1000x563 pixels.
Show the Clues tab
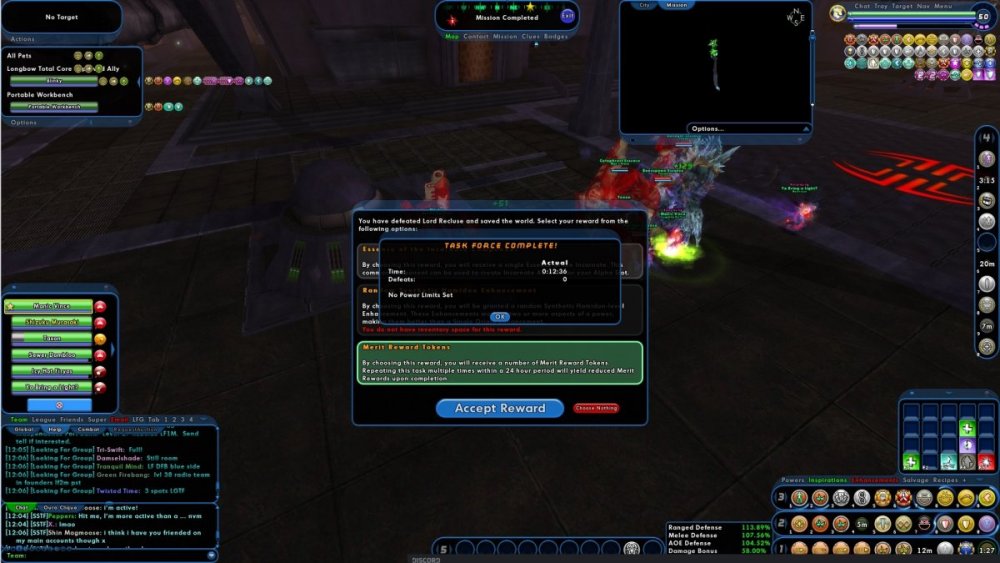[530, 36]
